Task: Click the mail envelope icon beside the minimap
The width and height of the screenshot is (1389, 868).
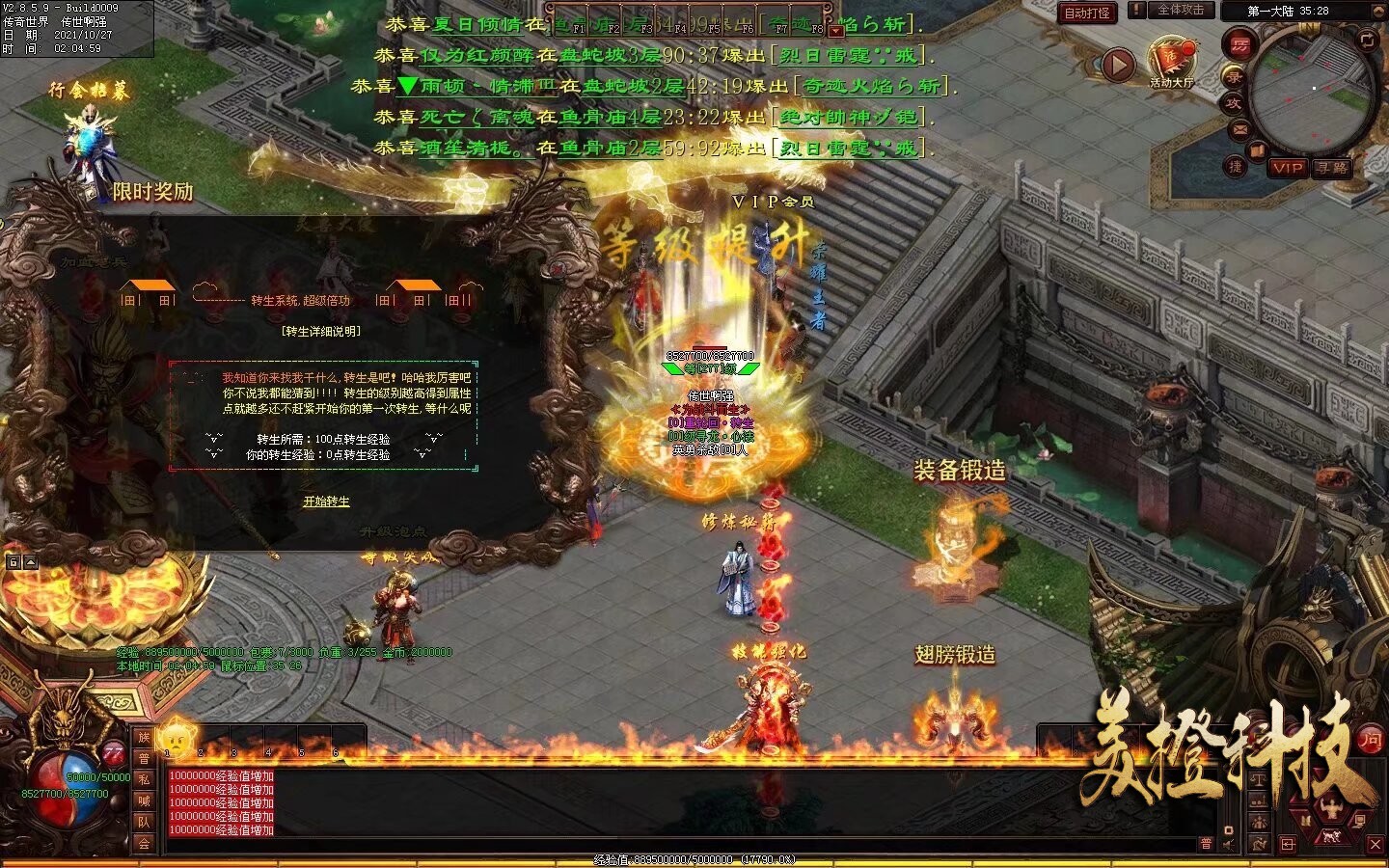Action: [1239, 128]
